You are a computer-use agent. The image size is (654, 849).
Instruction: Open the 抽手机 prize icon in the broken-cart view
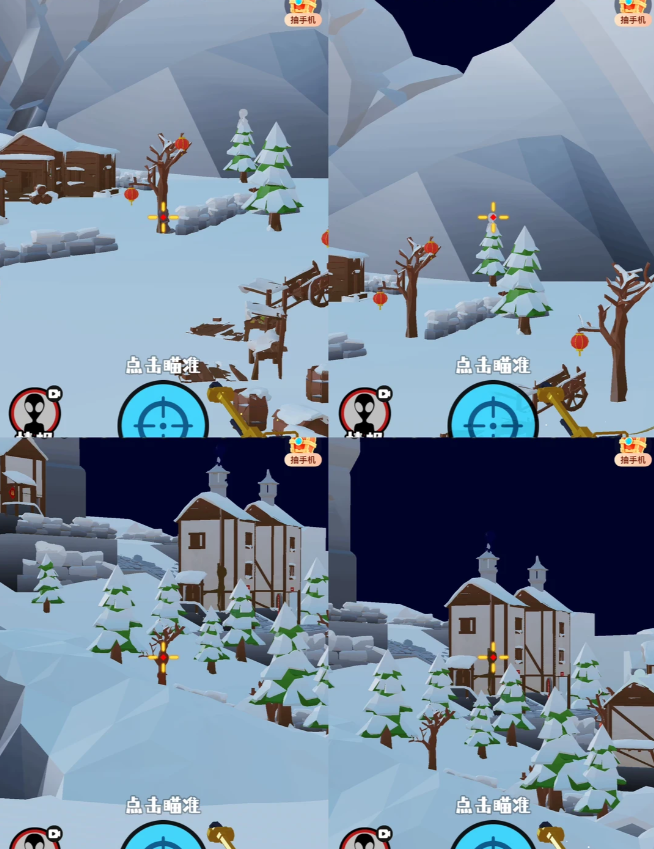pos(303,12)
